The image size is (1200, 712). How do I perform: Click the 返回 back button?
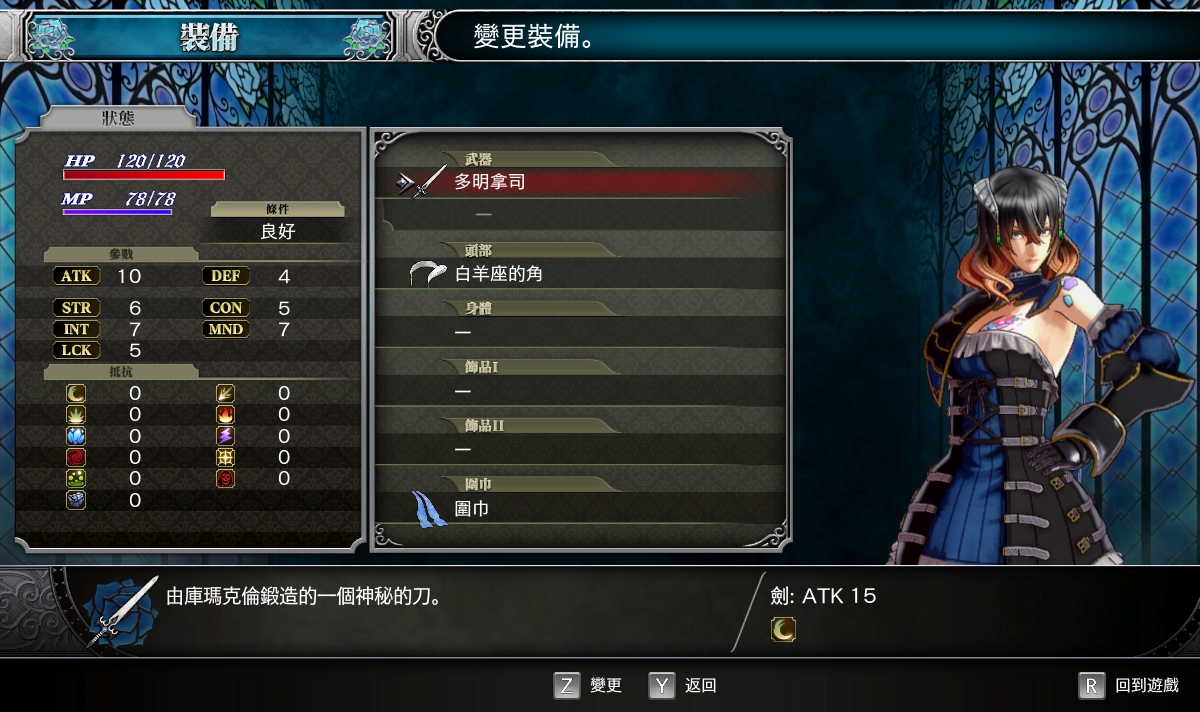click(684, 685)
